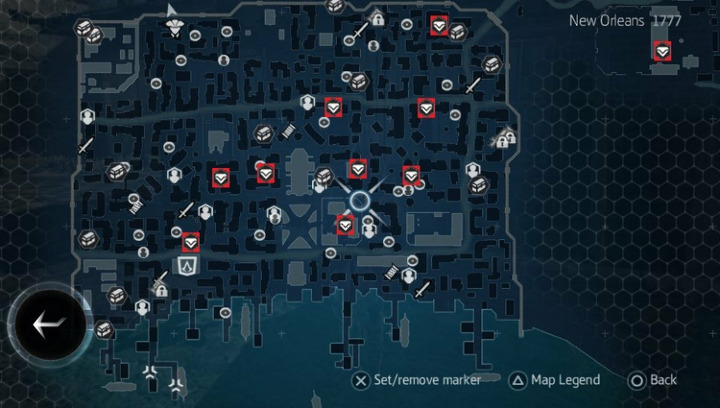
Task: Click the player position ring marker
Action: click(x=360, y=202)
